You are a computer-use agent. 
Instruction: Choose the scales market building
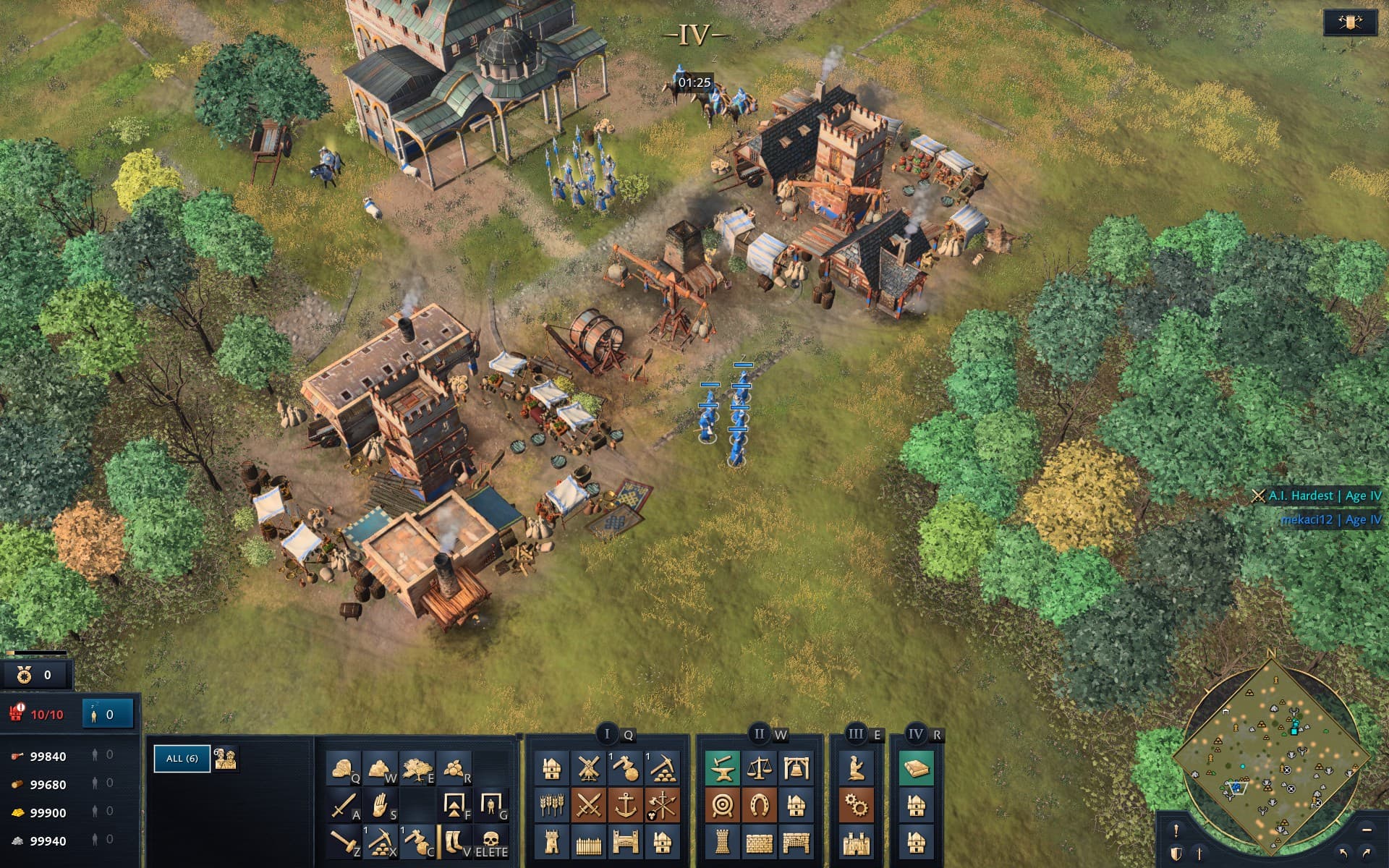click(x=759, y=768)
